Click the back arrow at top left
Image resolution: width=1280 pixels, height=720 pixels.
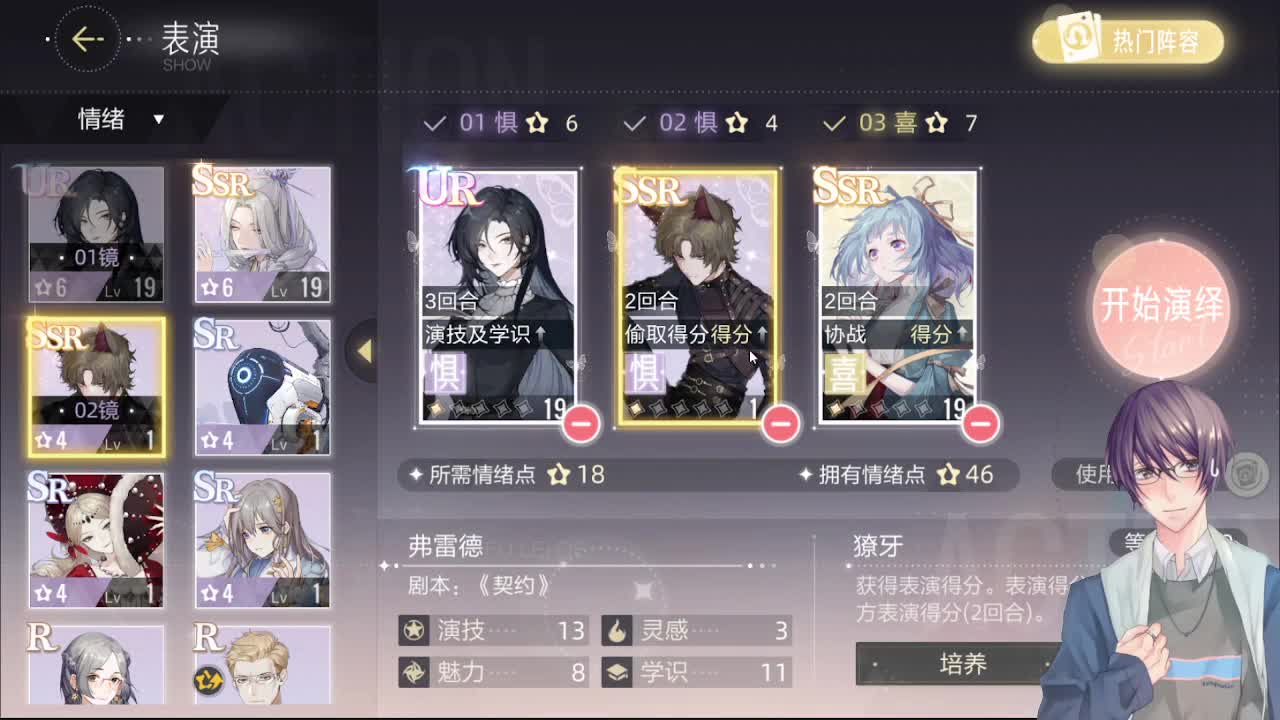[87, 38]
